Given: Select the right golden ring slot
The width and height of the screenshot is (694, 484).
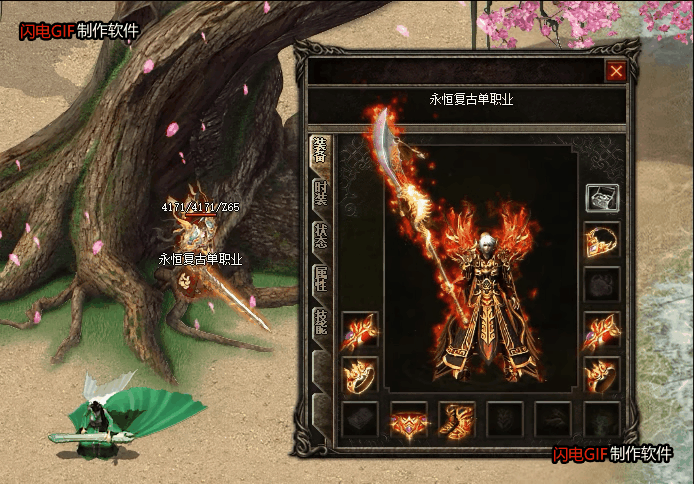Looking at the screenshot, I should point(602,374).
